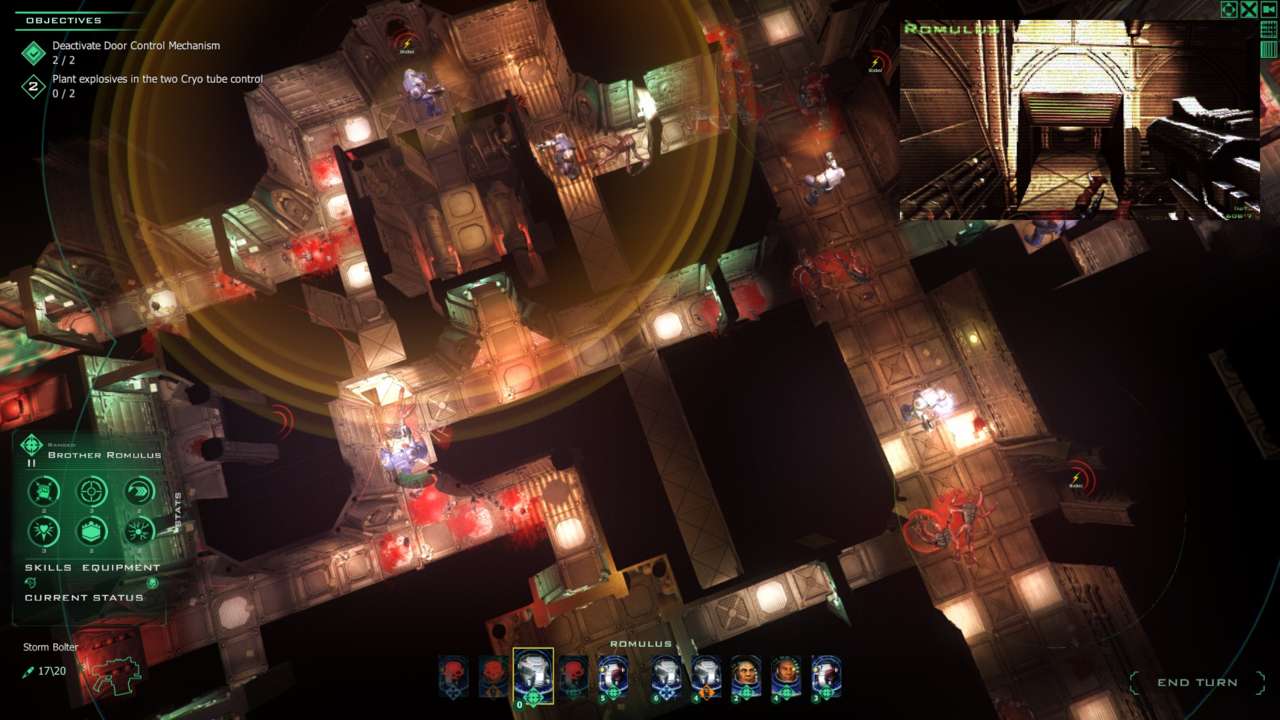The image size is (1280, 720).
Task: Expand the CURRENT STATUS section
Action: [x=83, y=597]
